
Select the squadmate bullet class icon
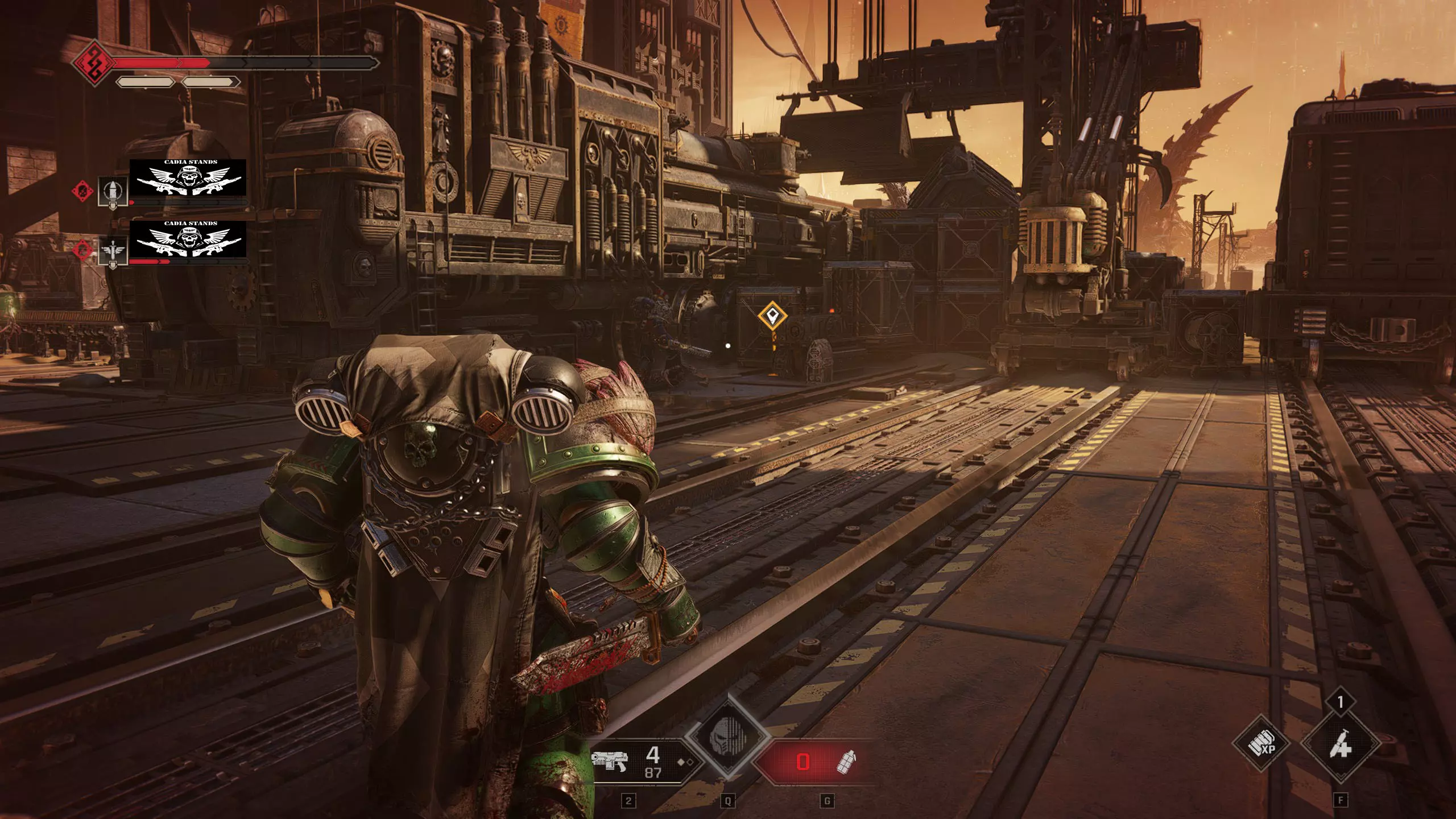[x=113, y=191]
